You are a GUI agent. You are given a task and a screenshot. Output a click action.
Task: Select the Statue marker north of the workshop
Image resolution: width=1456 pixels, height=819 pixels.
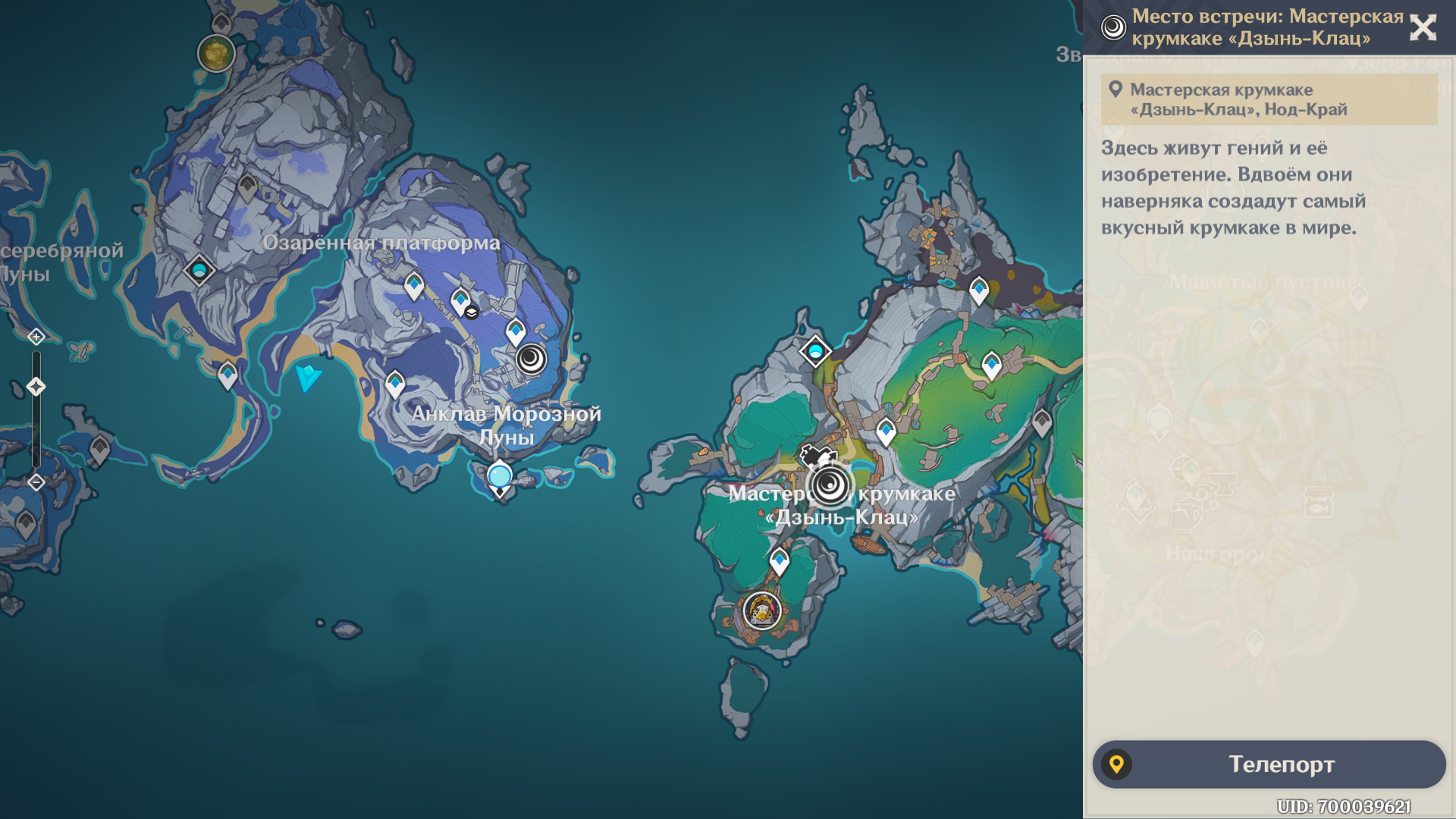click(x=815, y=351)
